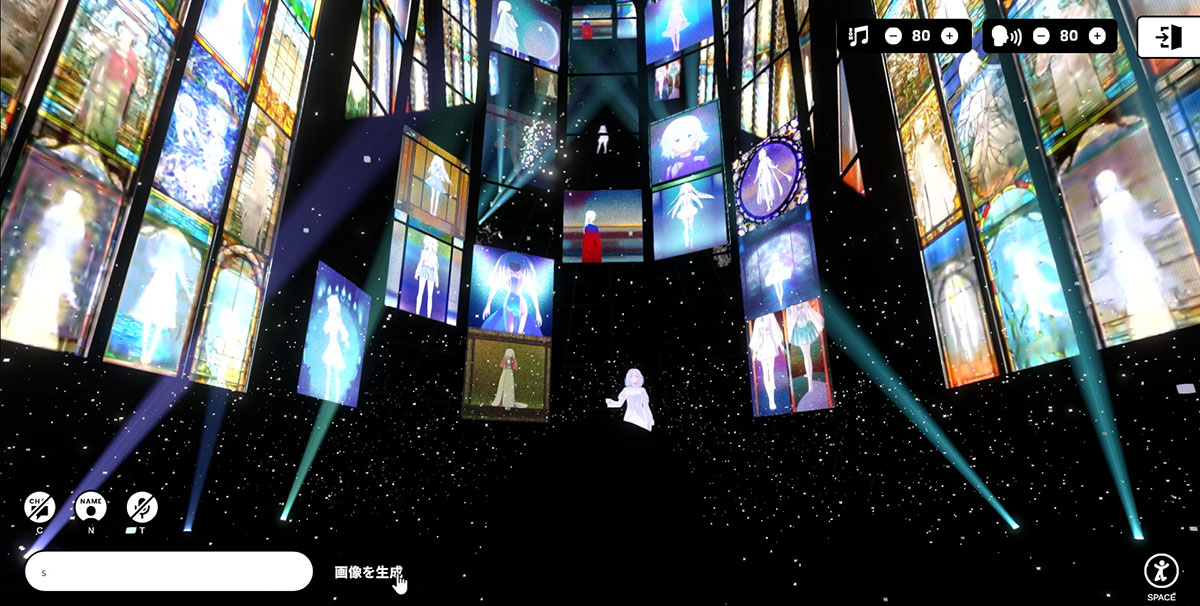Focus the image prompt text field

click(x=169, y=572)
